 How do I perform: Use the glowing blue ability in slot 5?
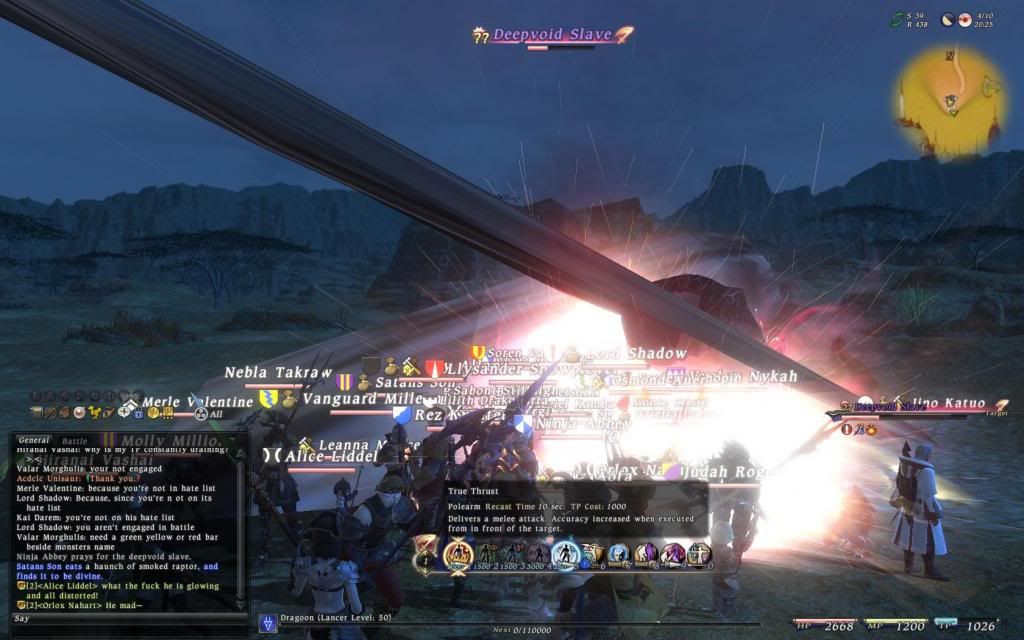click(565, 552)
